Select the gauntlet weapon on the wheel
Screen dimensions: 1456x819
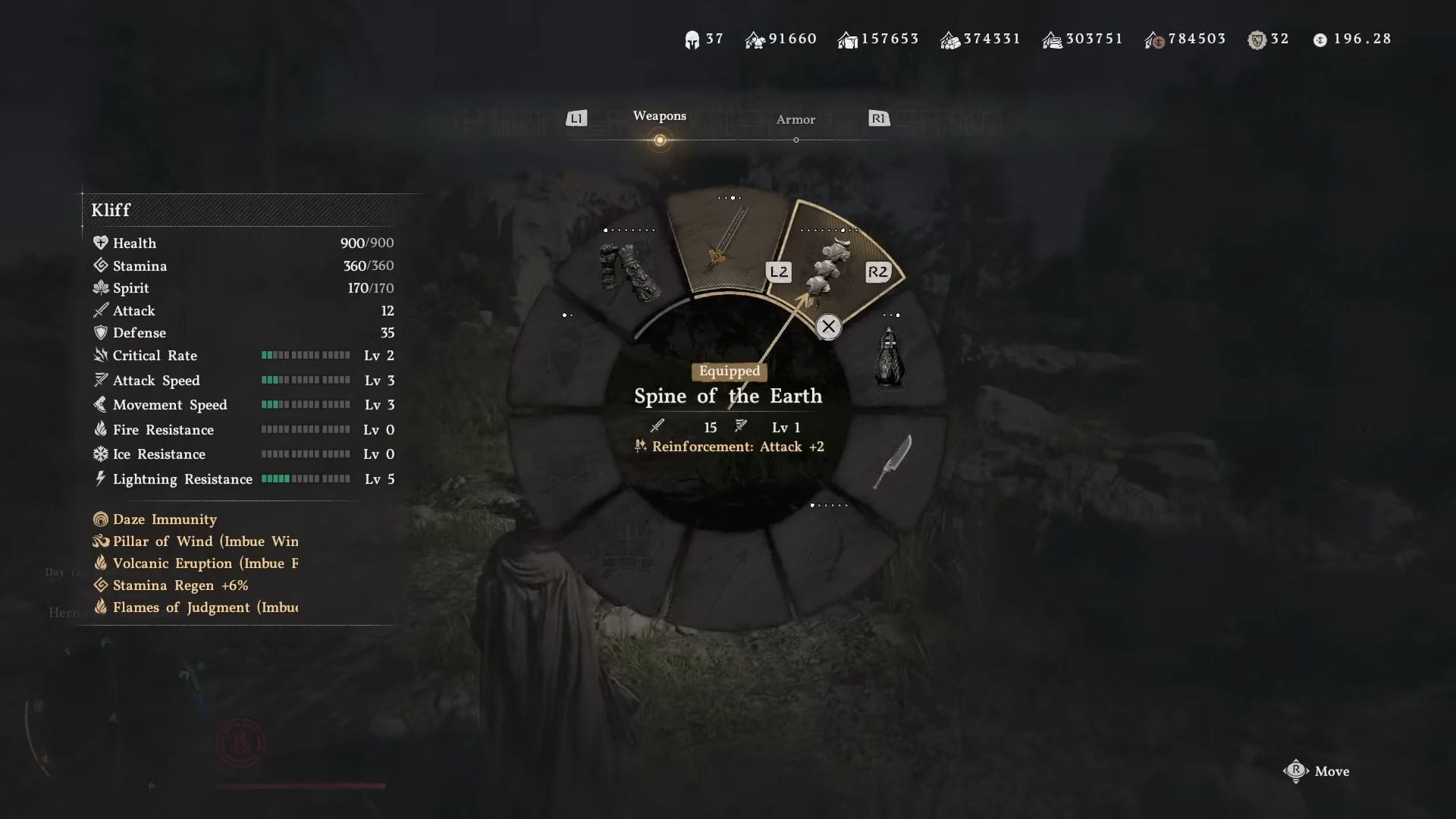coord(629,269)
